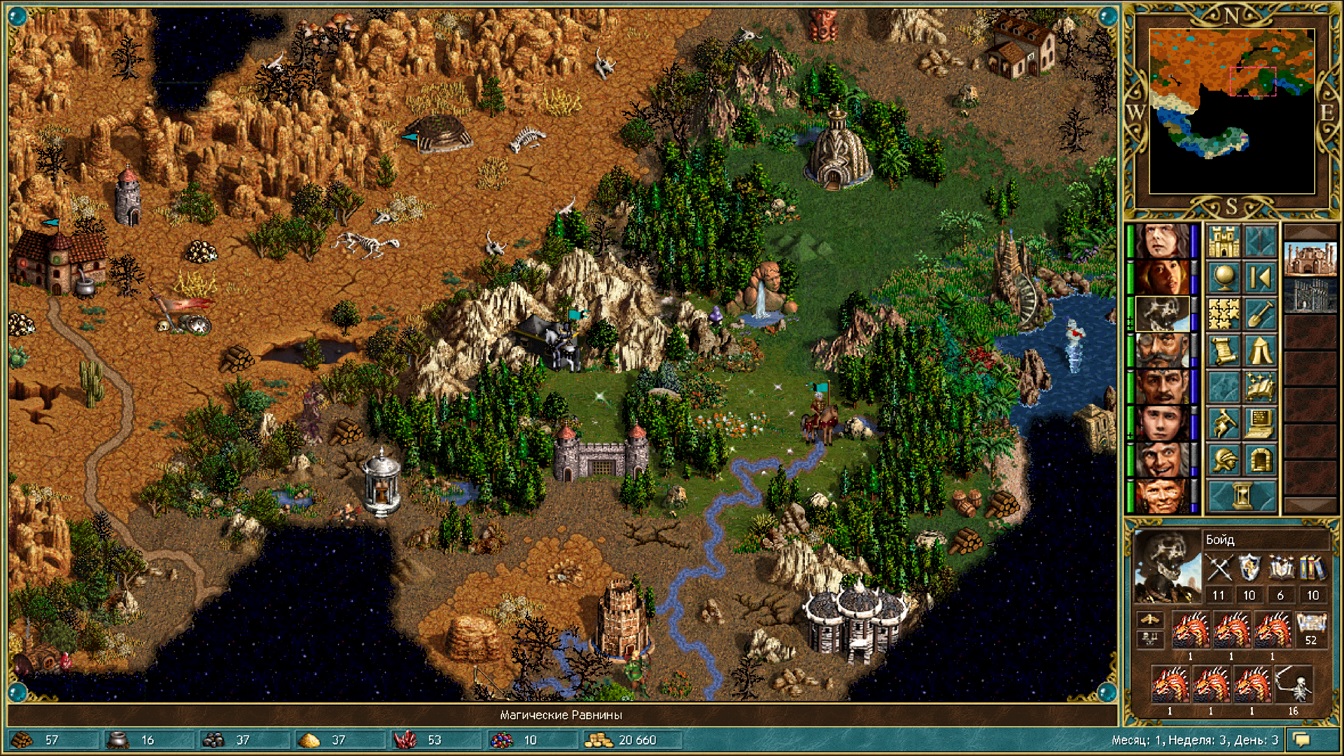Select the monocled bearded hero portrait

click(1164, 350)
